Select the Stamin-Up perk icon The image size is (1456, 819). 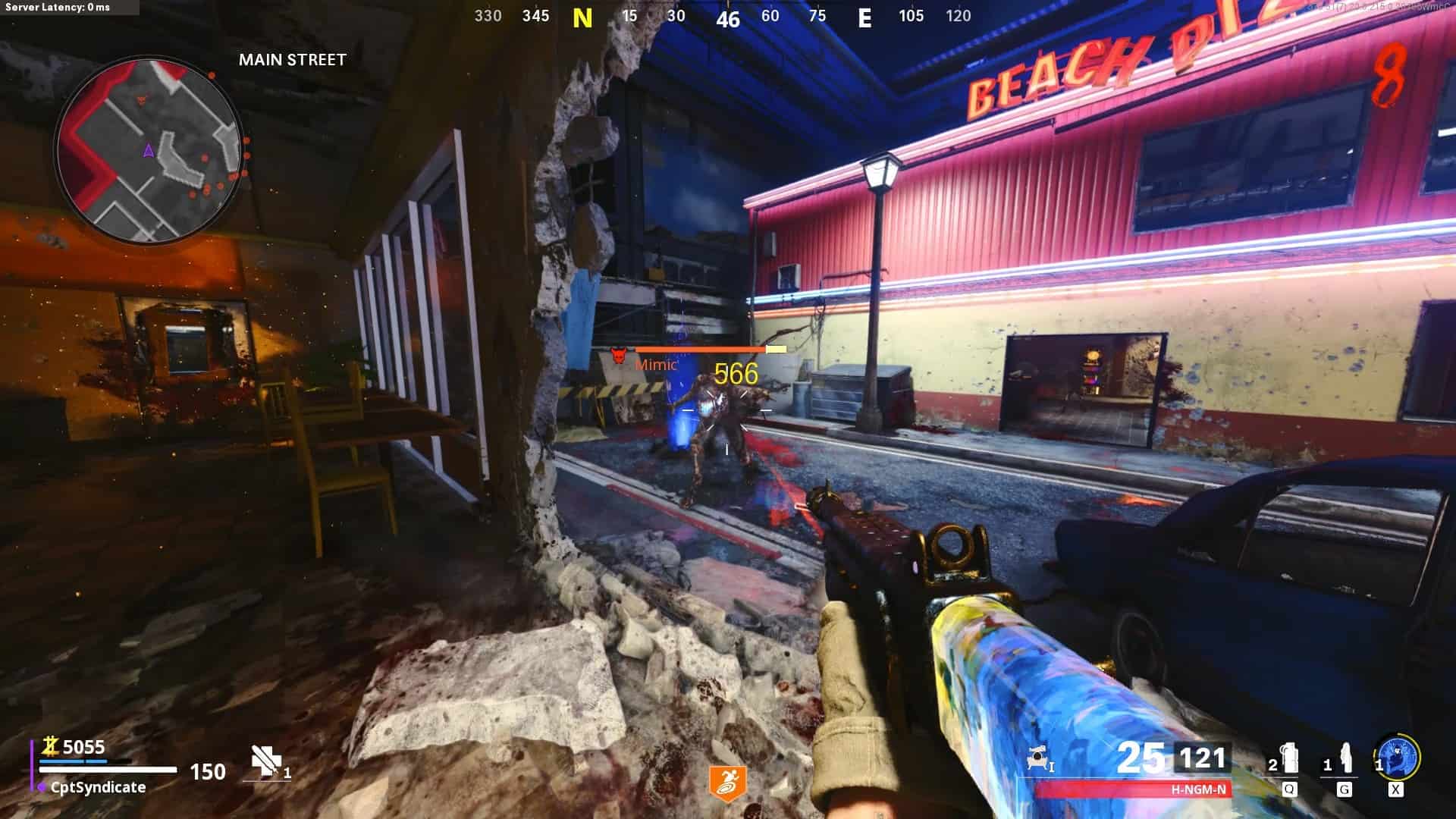pos(727,784)
